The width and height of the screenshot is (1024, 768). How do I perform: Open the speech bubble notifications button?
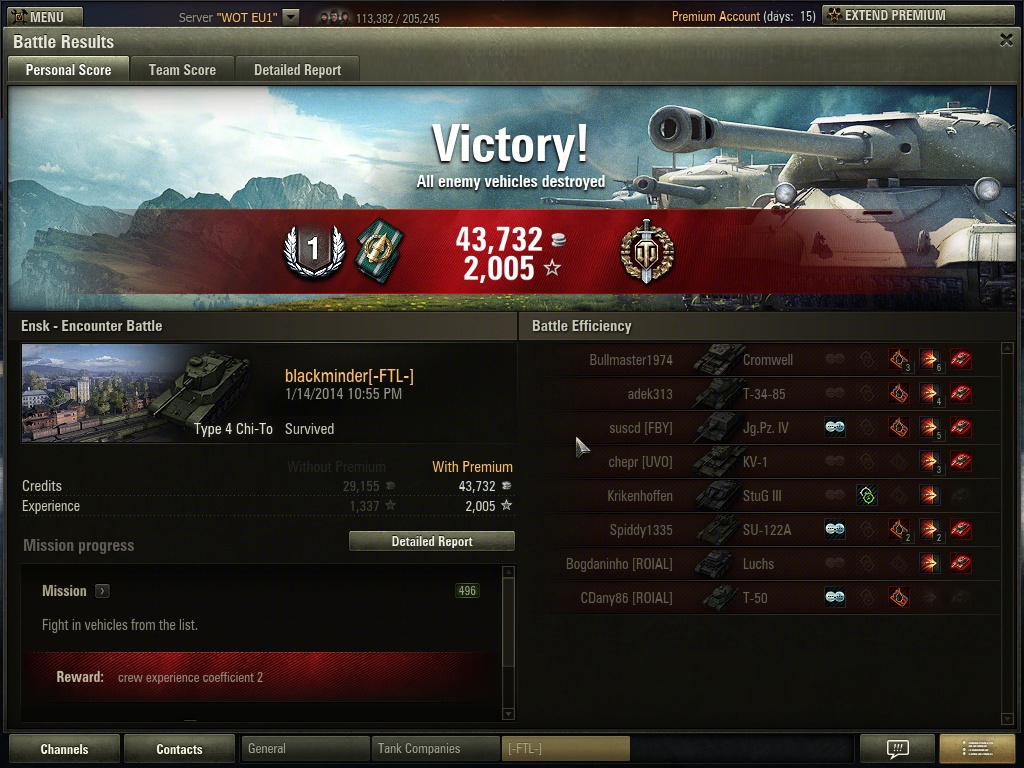897,748
